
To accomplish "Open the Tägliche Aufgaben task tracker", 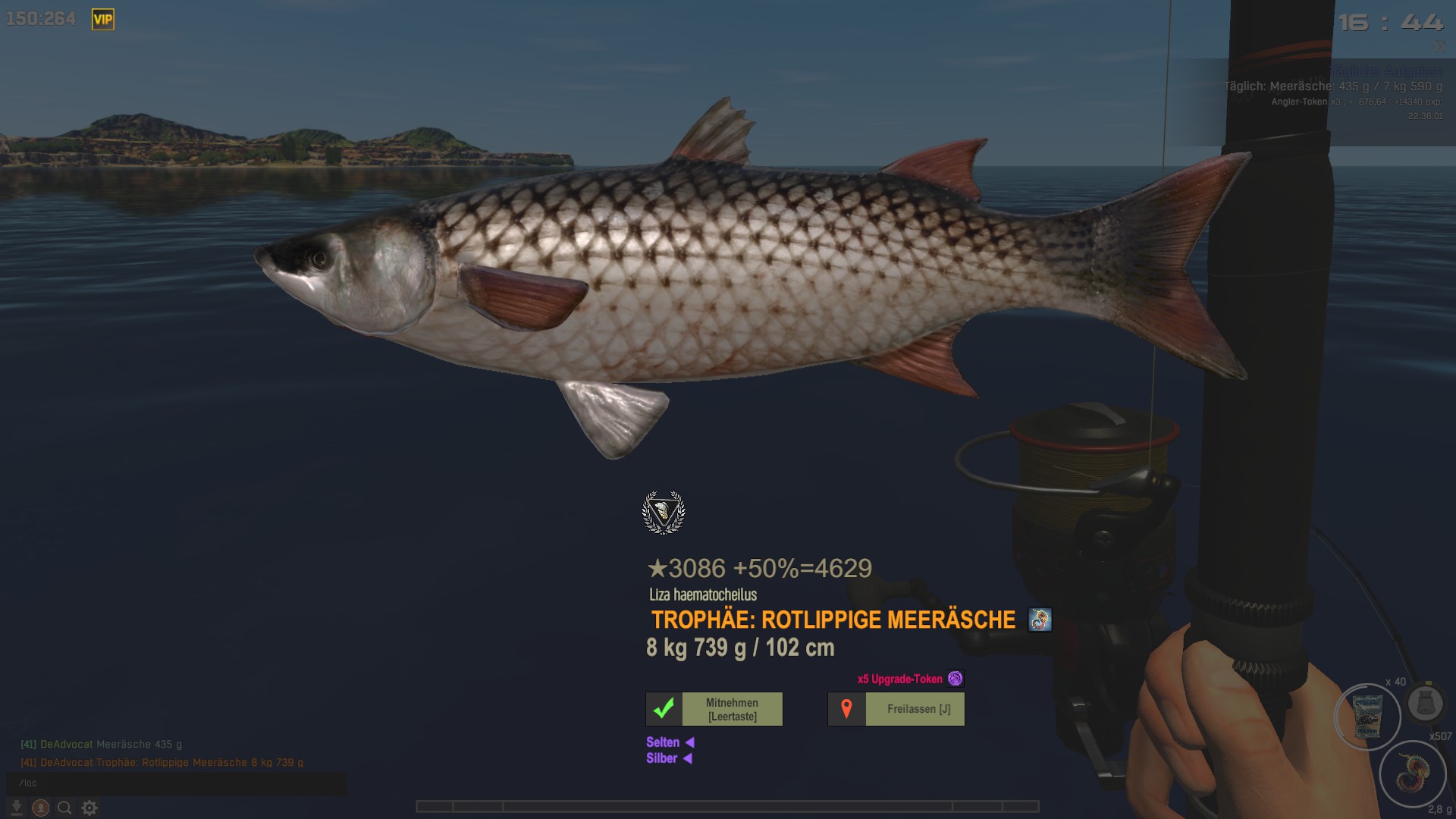I will 1385,71.
